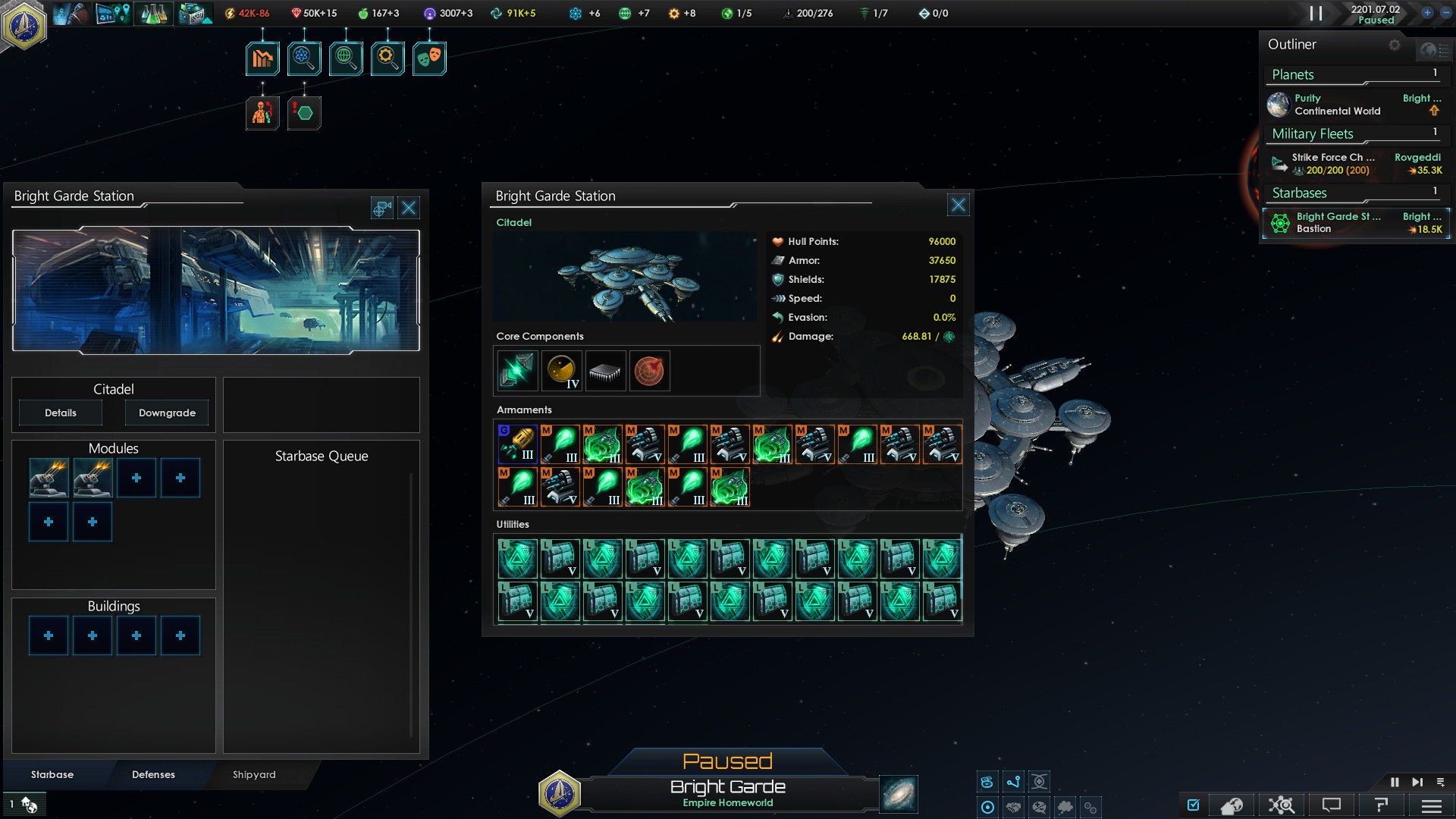Open the Market via the crate icon
Image resolution: width=1456 pixels, height=819 pixels.
coord(194,13)
